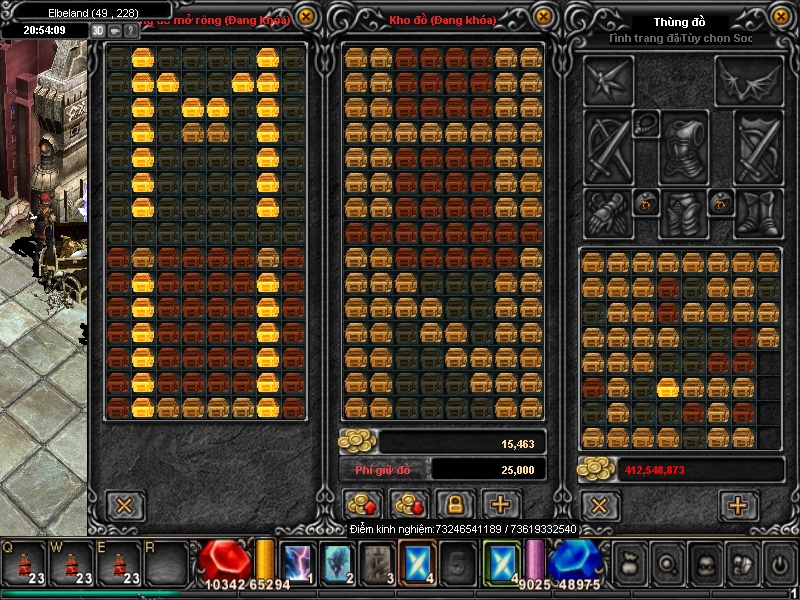Viewport: 800px width, 600px height.
Task: Activate the lightning skill in slot 1
Action: pos(296,563)
